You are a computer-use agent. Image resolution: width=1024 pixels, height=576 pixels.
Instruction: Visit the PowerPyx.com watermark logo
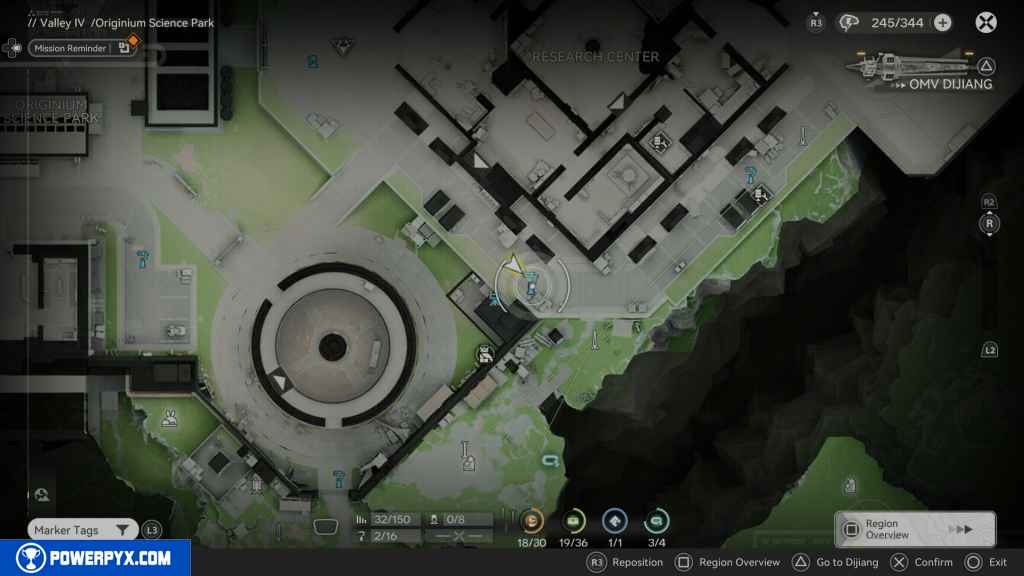pos(94,558)
